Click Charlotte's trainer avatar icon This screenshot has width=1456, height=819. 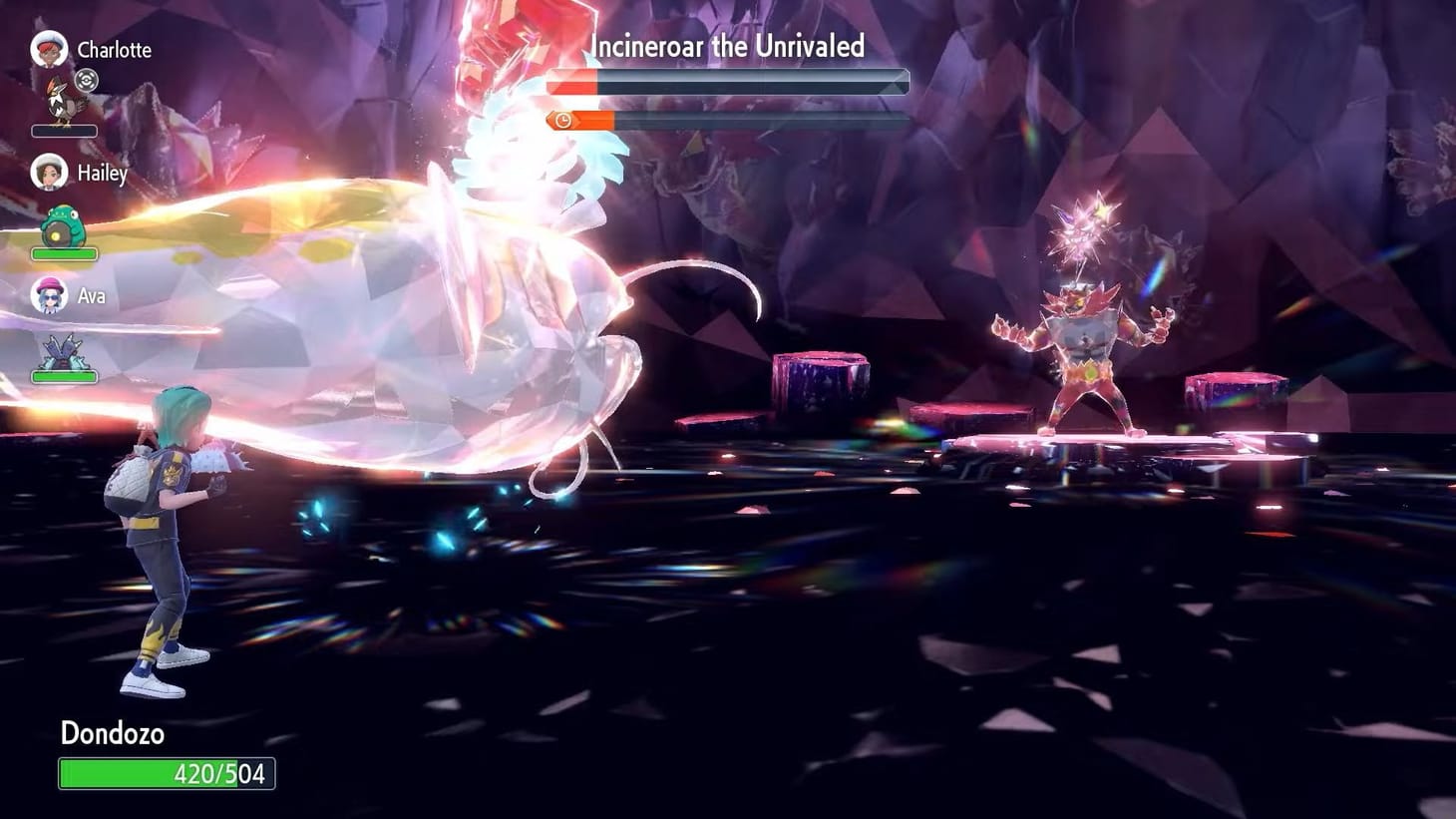[48, 48]
